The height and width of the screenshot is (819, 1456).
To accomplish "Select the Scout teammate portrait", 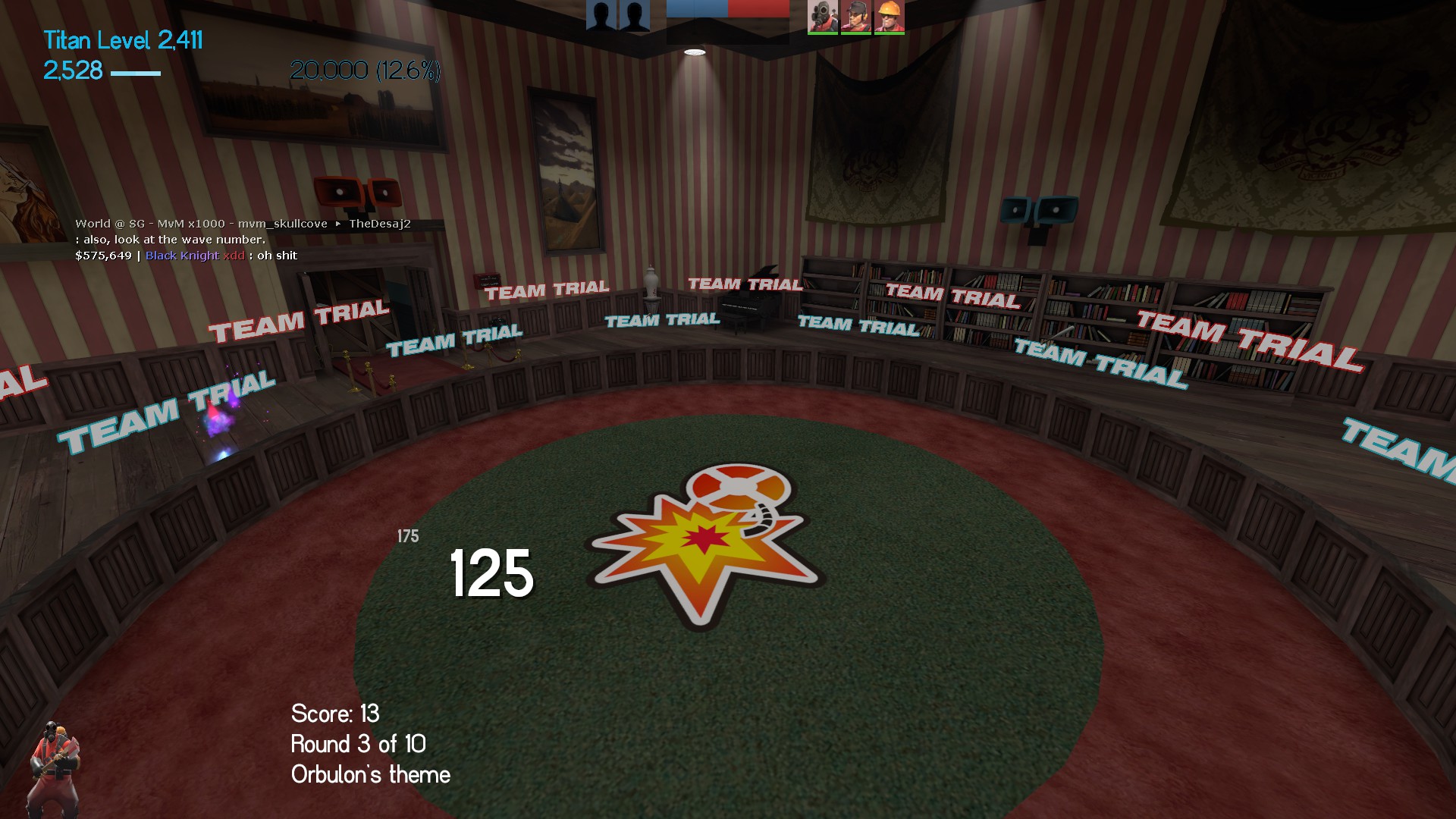I will pos(856,16).
